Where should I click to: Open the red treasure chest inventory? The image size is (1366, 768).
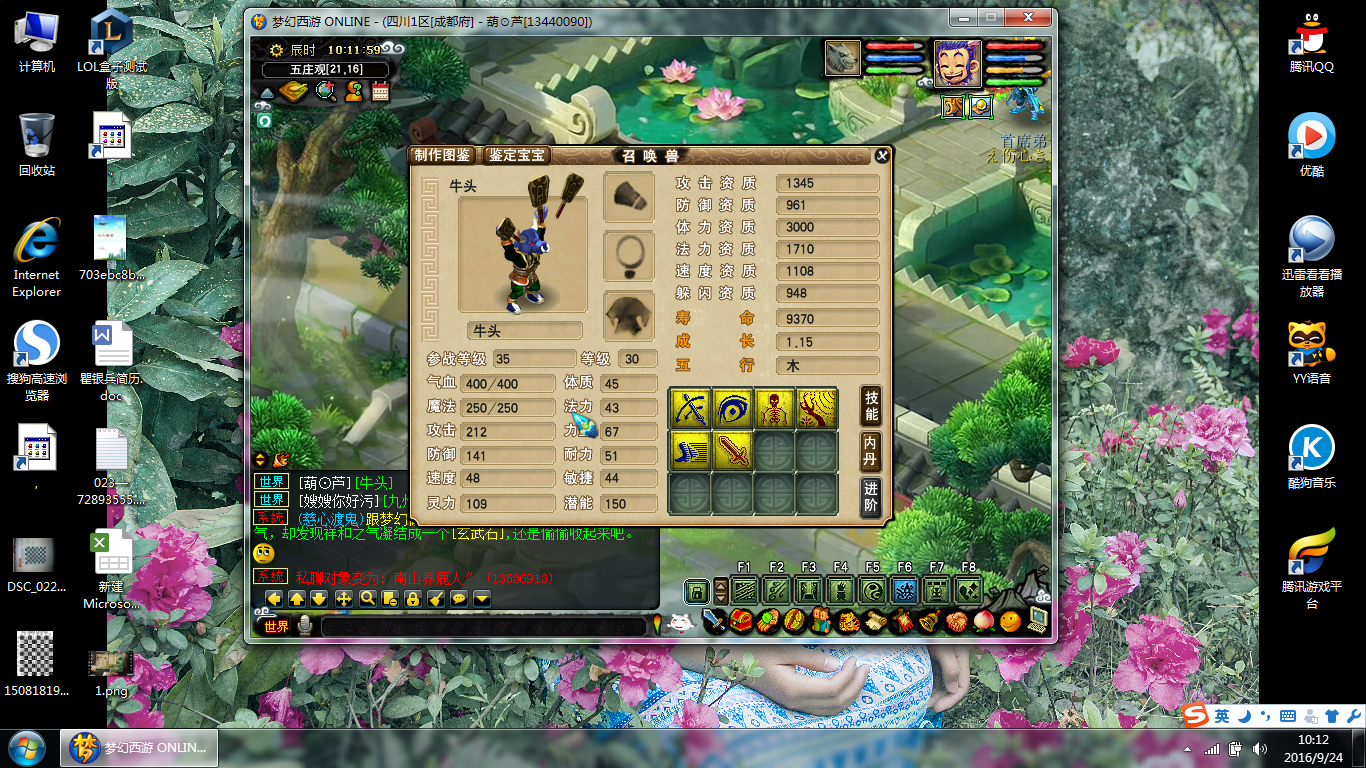(741, 621)
